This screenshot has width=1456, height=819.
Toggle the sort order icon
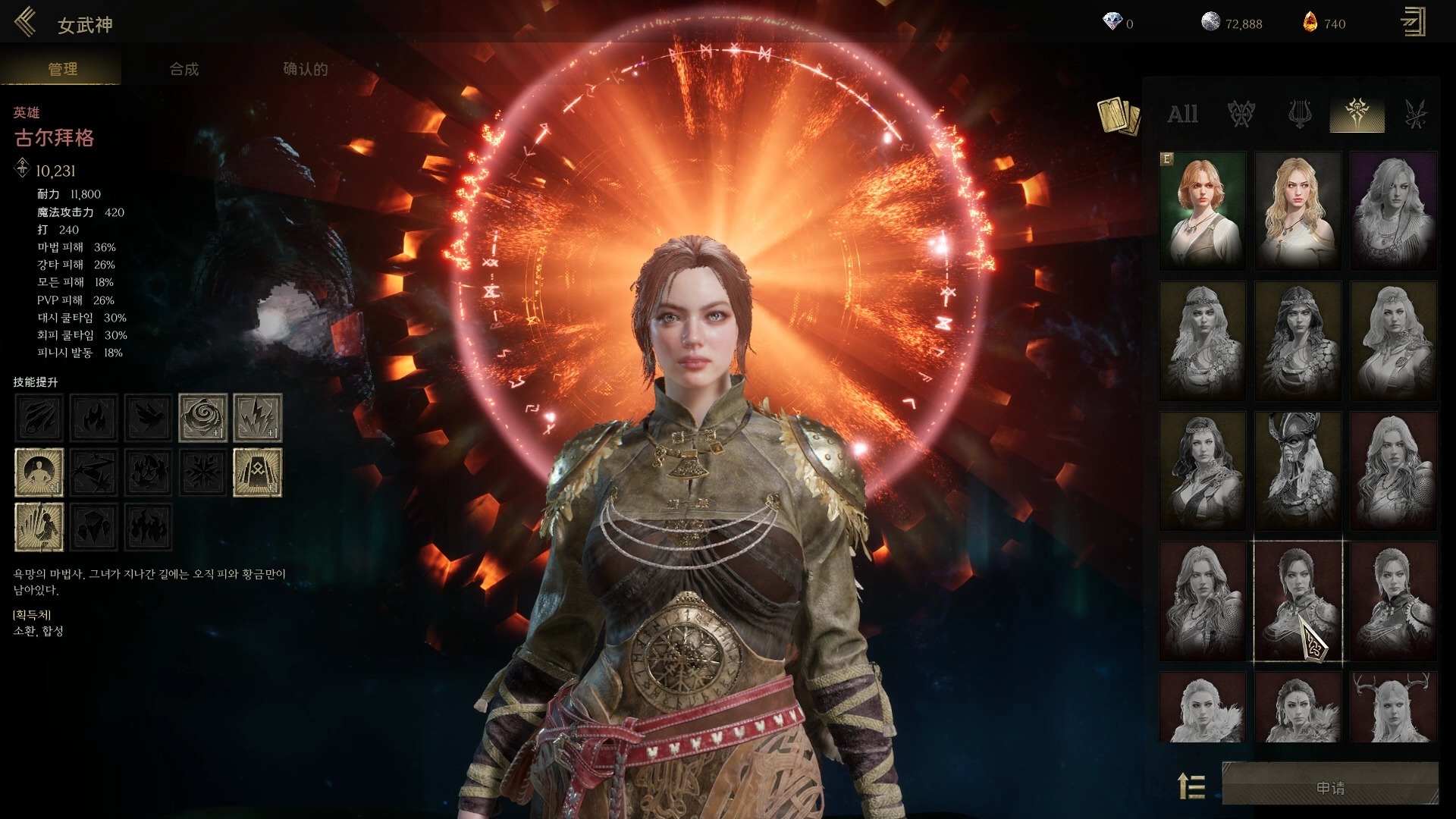tap(1192, 786)
